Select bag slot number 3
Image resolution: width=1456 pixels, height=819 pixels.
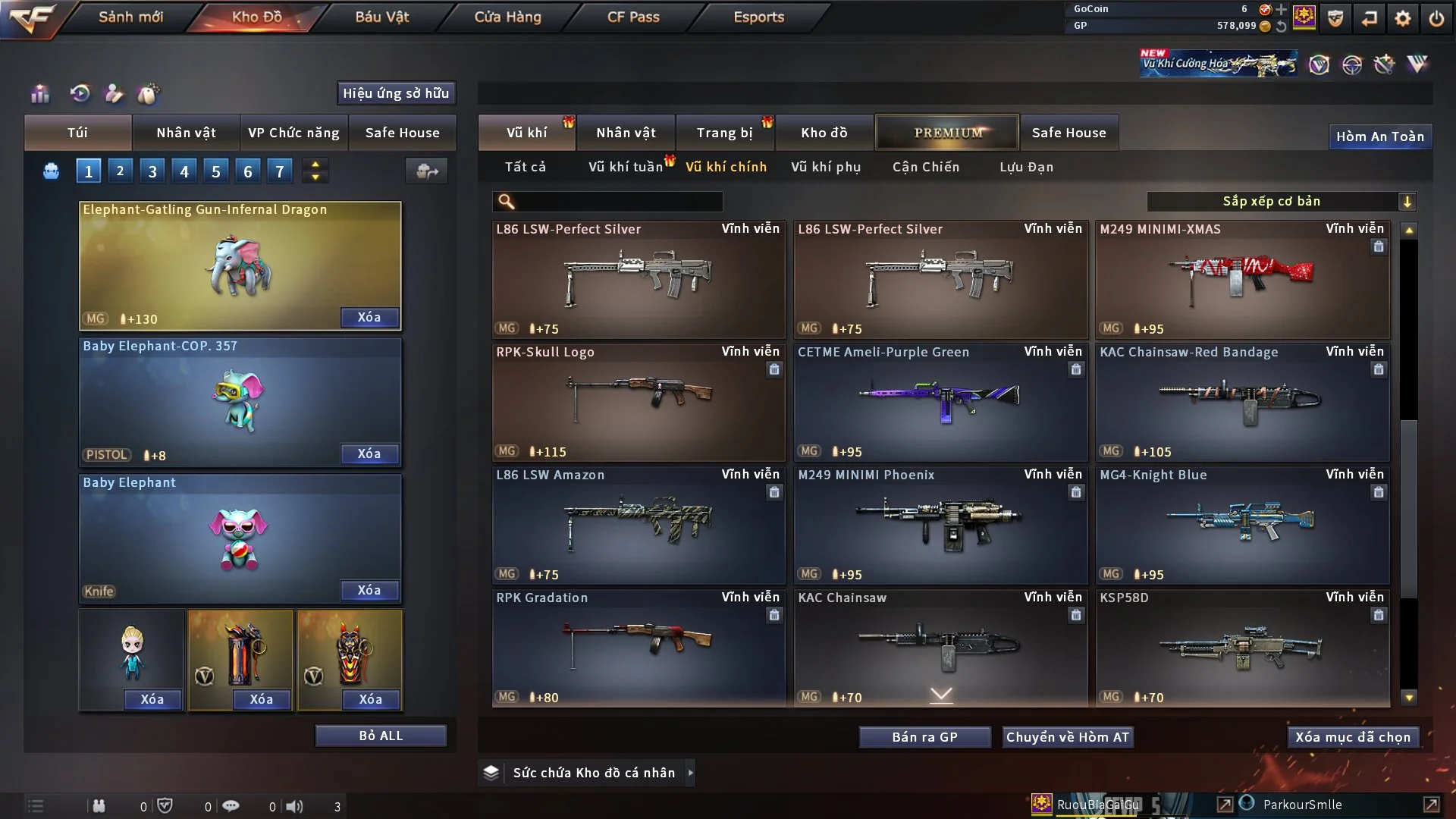(152, 171)
